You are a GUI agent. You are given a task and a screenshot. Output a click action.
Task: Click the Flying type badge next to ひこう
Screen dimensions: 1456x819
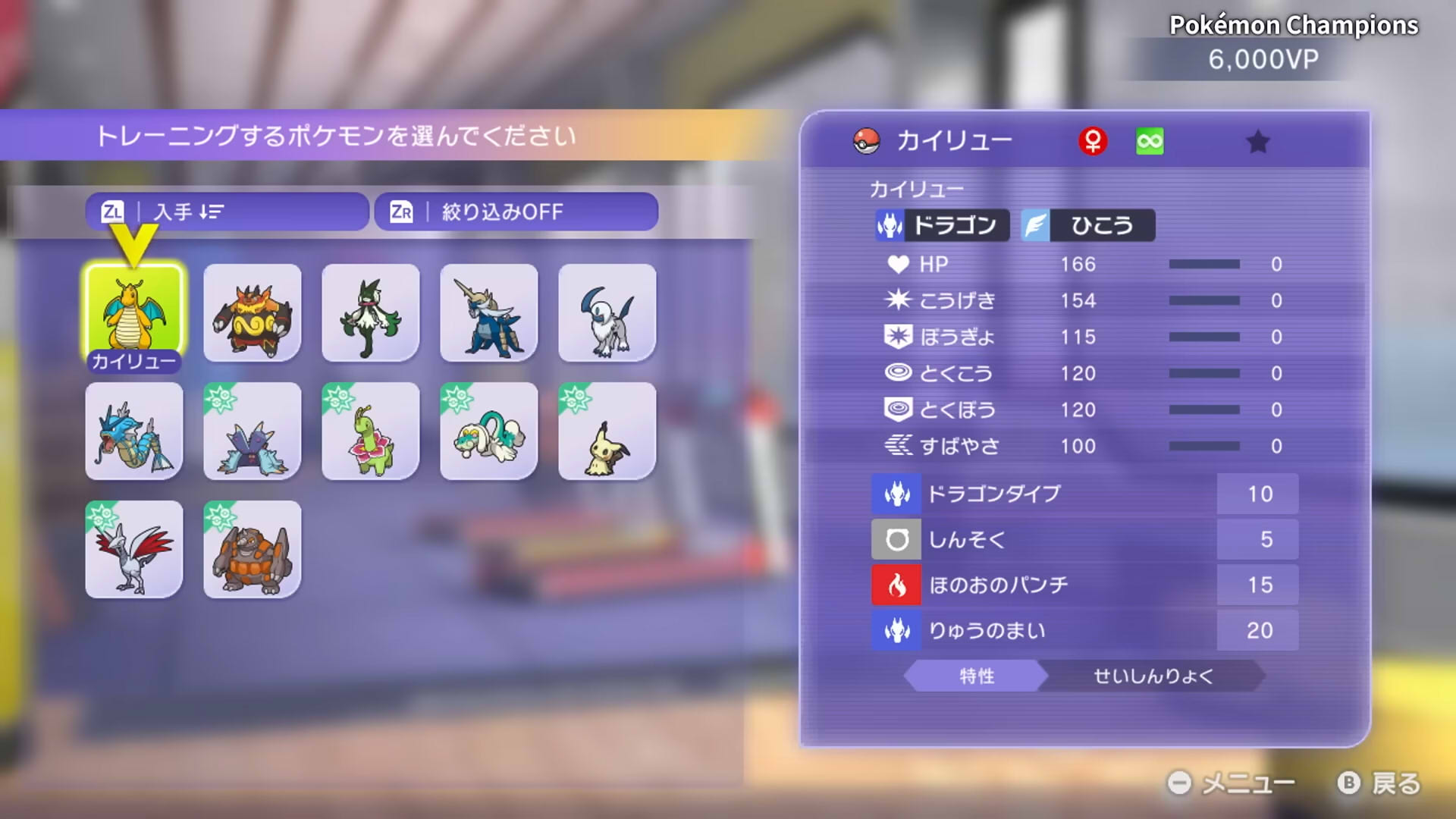[x=1035, y=225]
